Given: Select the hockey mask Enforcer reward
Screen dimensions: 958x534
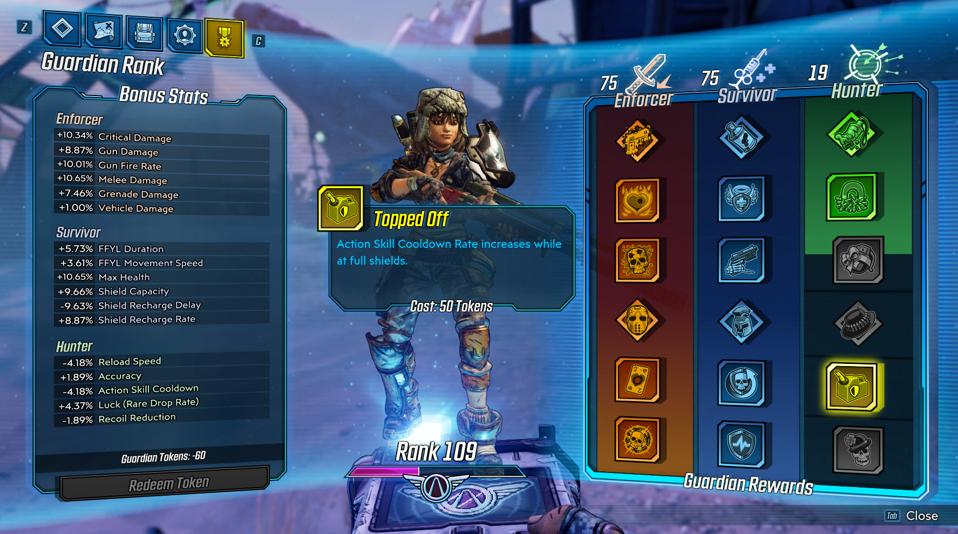Looking at the screenshot, I should (637, 321).
